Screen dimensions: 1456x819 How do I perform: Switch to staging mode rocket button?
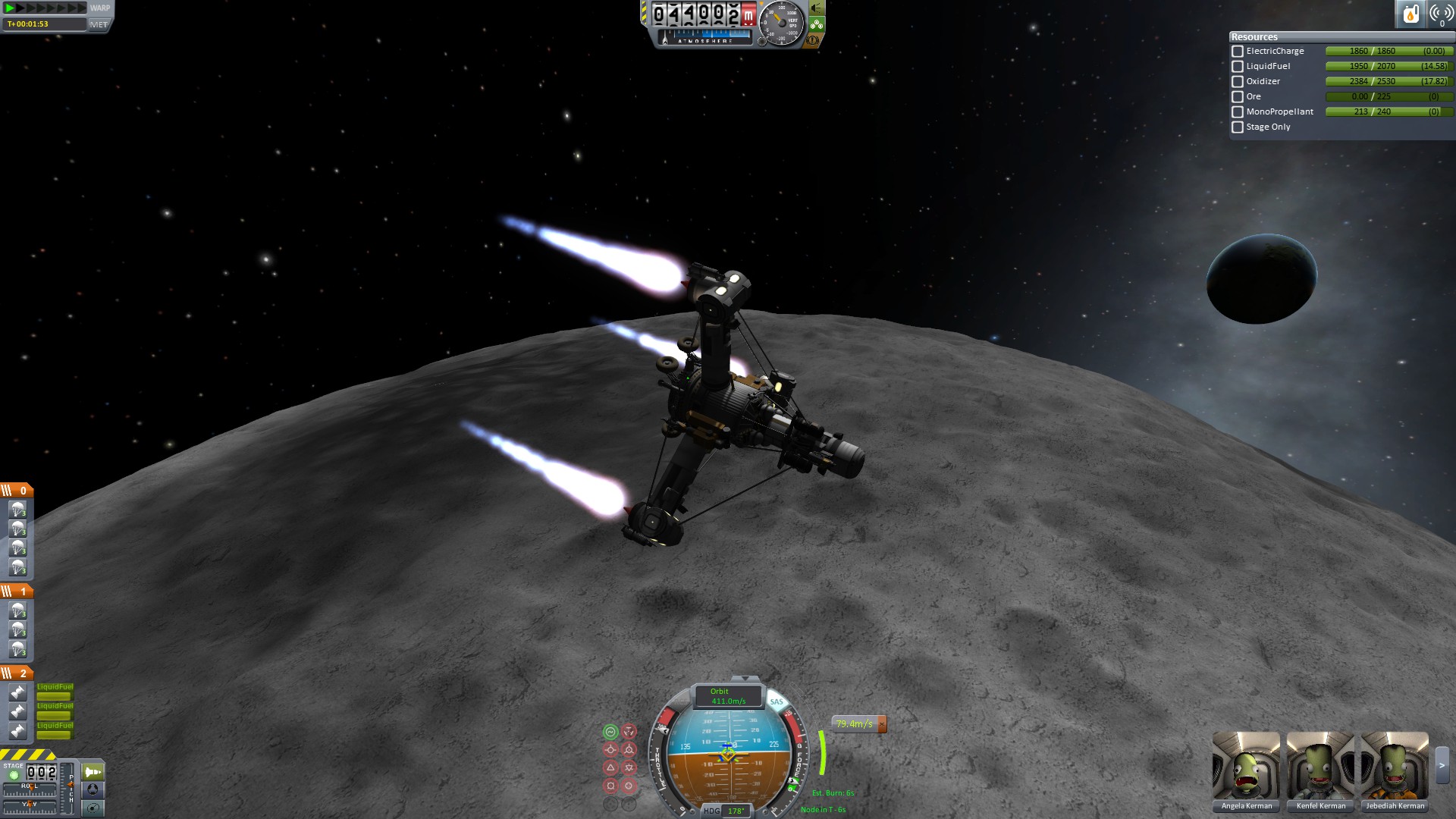(x=93, y=772)
